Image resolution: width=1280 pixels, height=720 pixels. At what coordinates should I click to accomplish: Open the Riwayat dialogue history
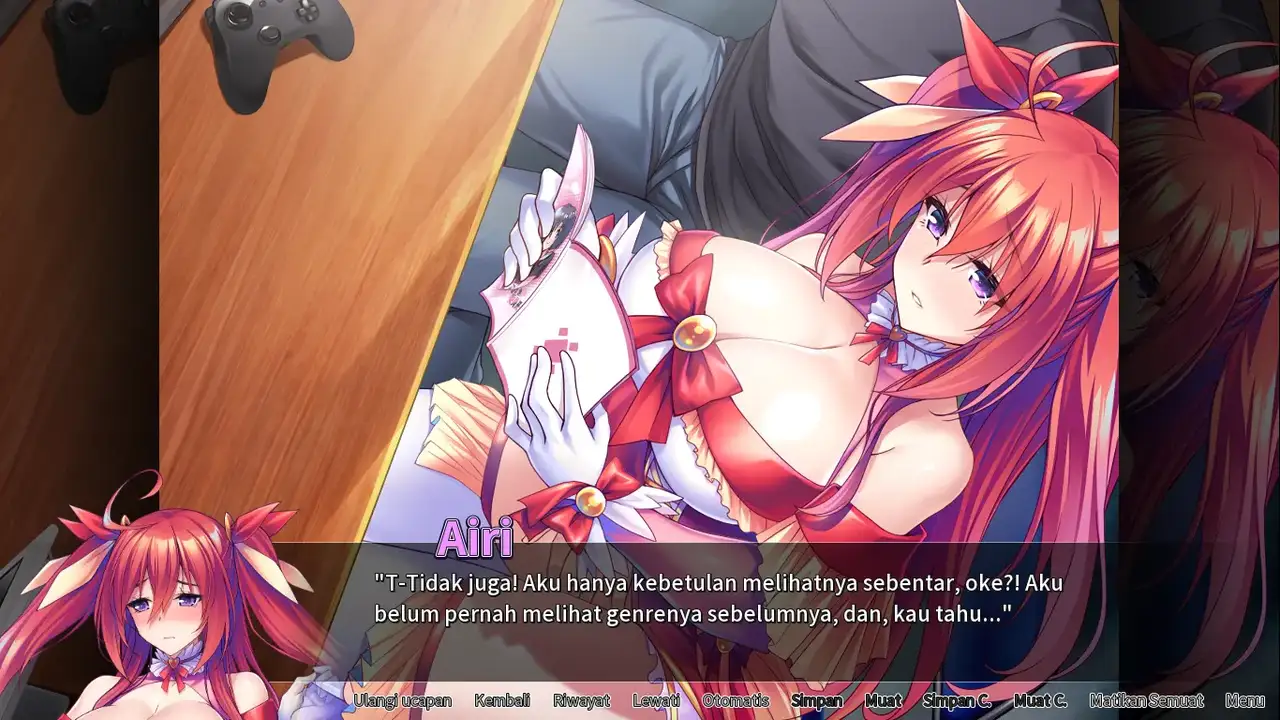coord(581,701)
